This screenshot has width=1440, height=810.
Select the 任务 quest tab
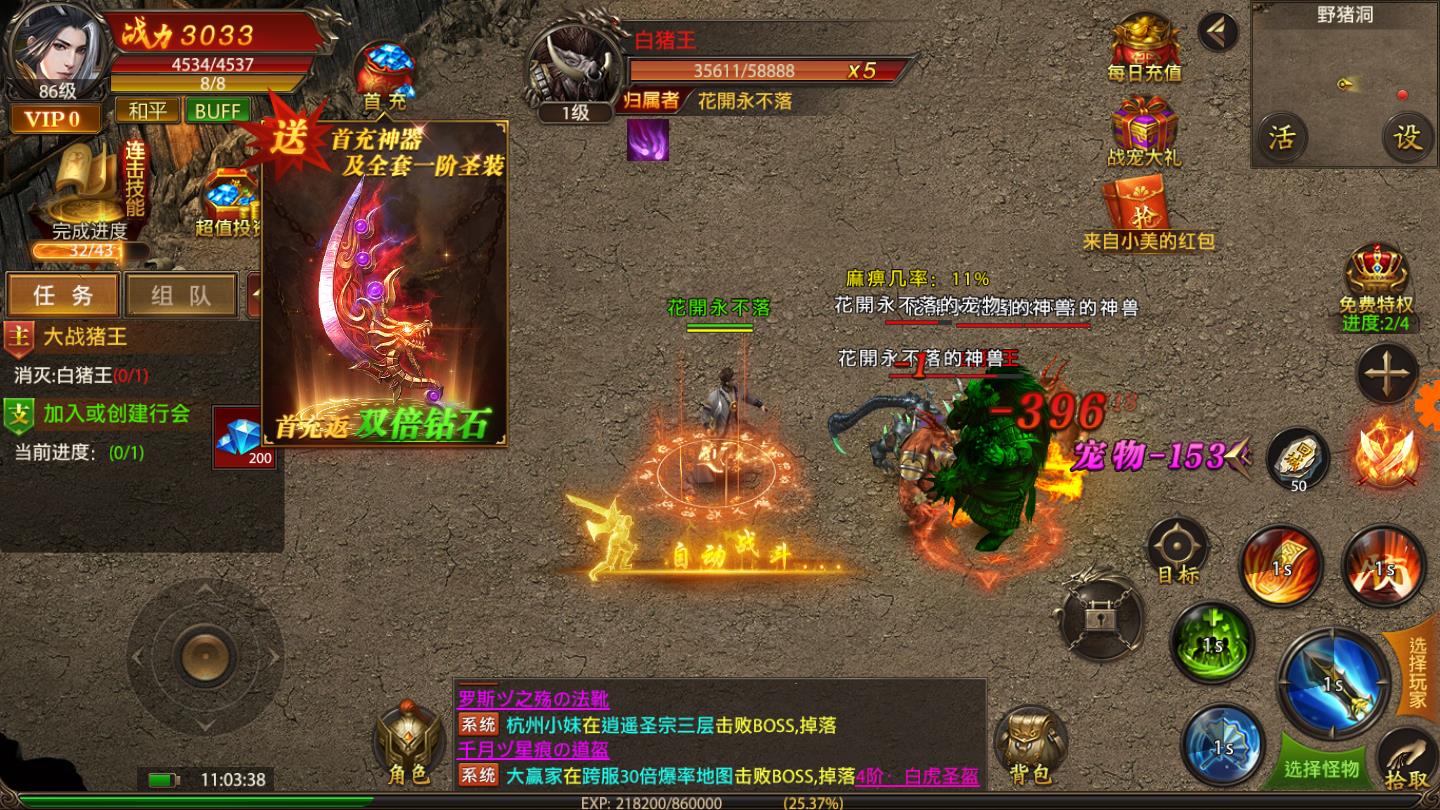62,295
